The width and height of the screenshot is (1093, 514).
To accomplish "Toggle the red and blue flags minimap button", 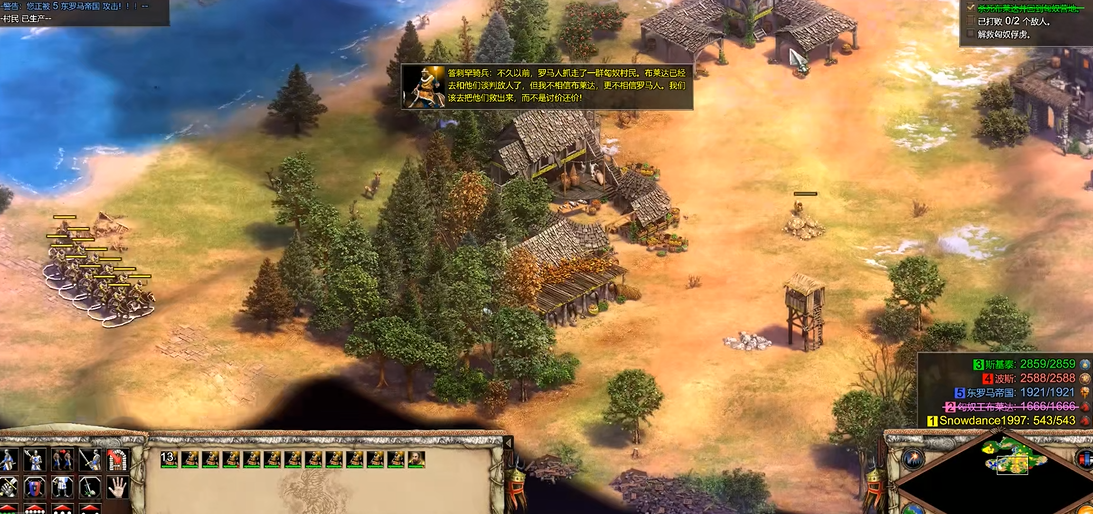I will click(1086, 458).
